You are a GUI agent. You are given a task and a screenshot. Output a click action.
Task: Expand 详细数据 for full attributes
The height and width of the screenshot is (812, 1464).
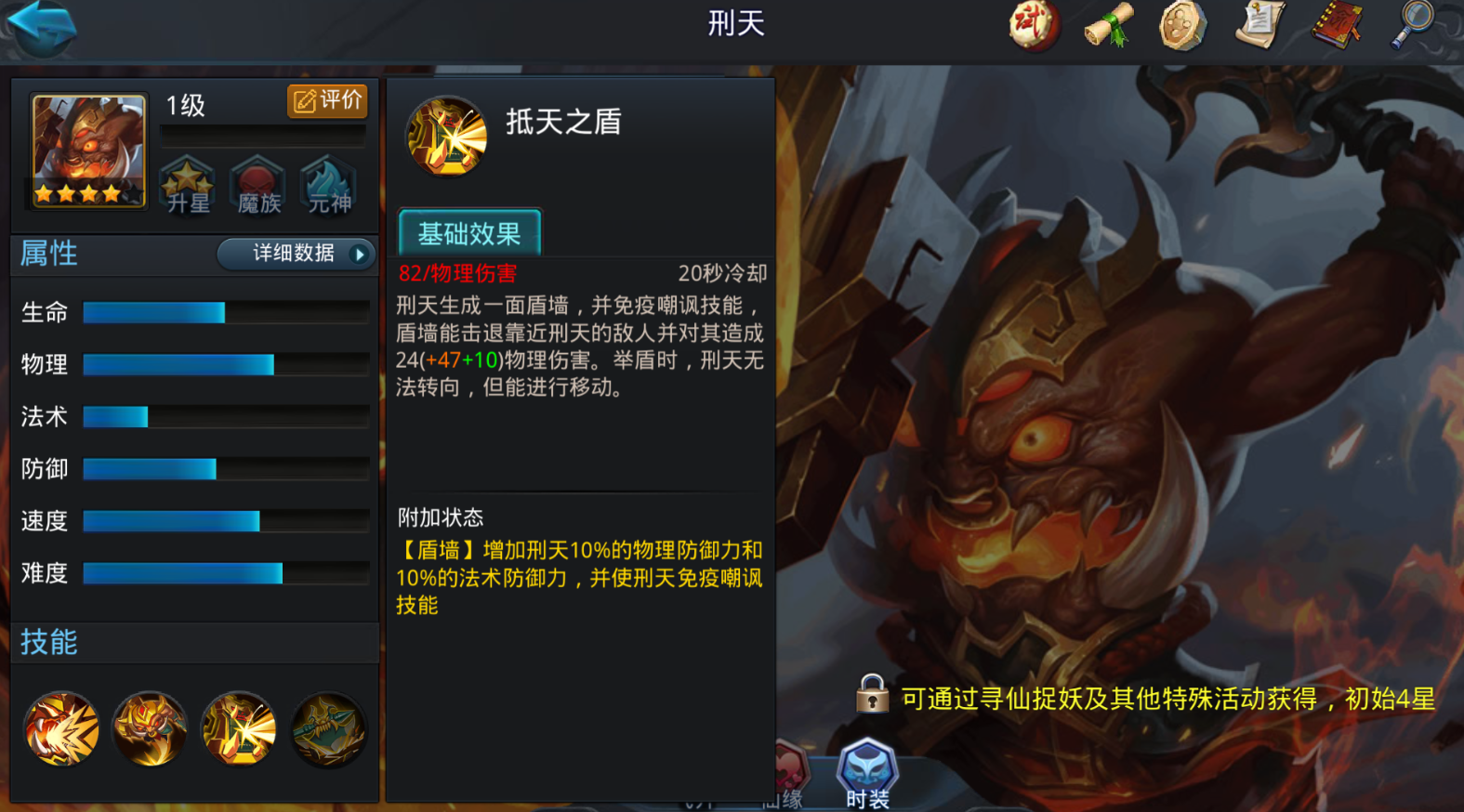[x=288, y=254]
